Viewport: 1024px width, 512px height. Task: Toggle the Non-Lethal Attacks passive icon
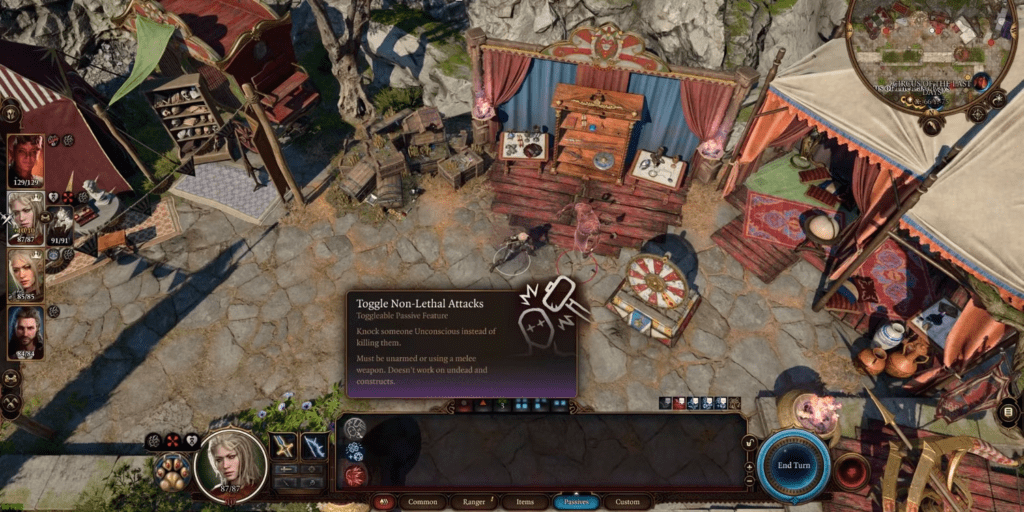pyautogui.click(x=355, y=429)
